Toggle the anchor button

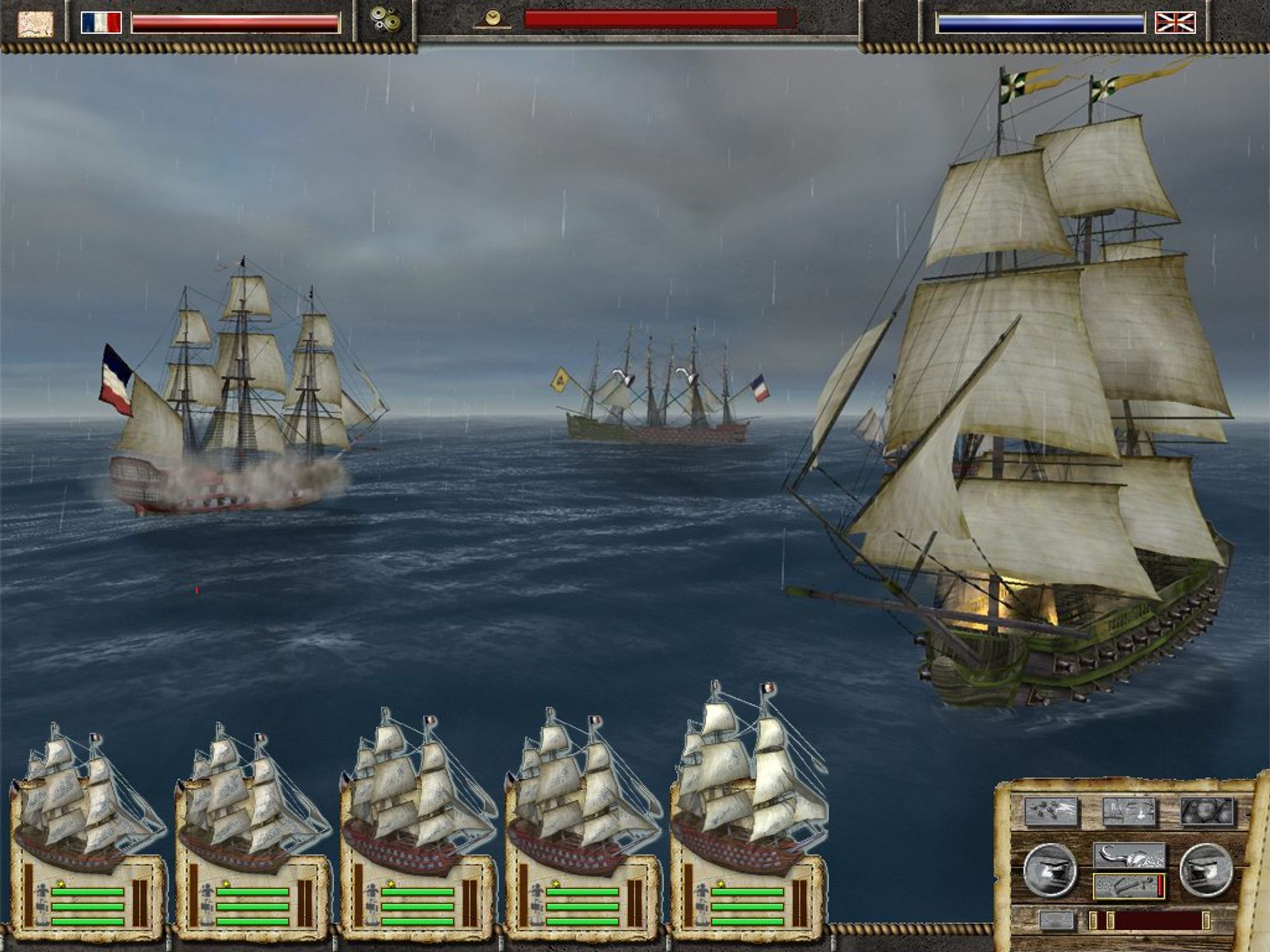point(1128,886)
